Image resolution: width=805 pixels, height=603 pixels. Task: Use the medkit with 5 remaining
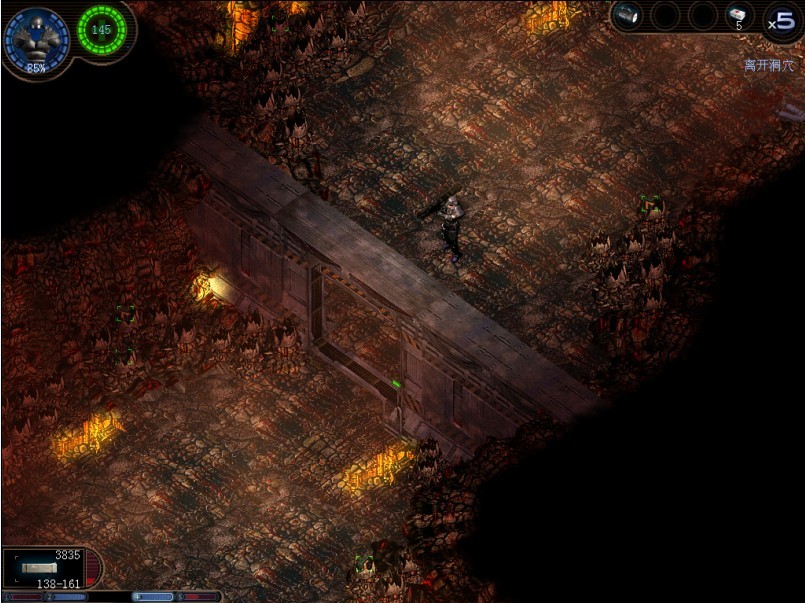click(x=739, y=16)
